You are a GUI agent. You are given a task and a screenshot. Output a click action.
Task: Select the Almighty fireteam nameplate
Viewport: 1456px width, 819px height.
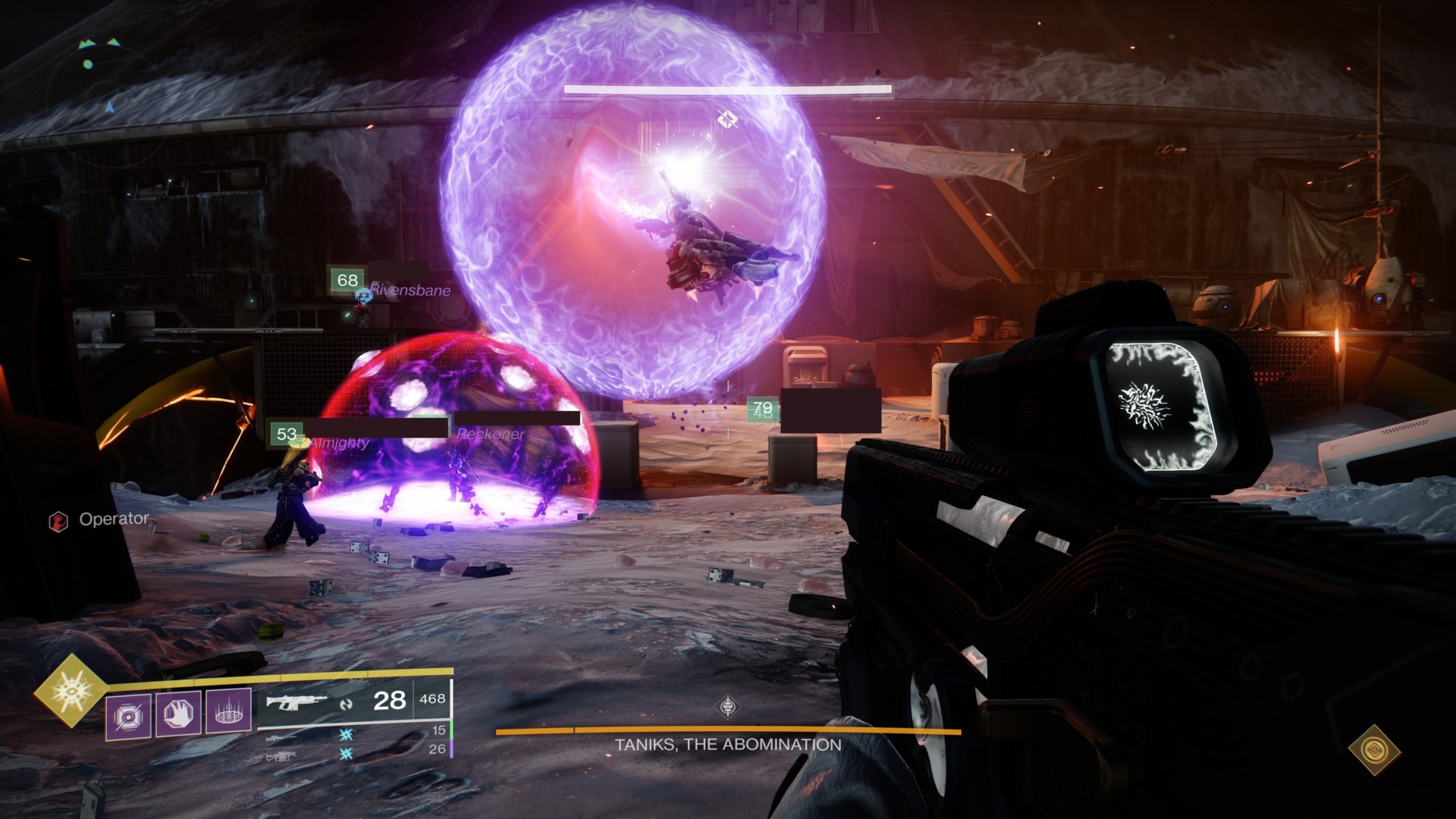coord(339,442)
